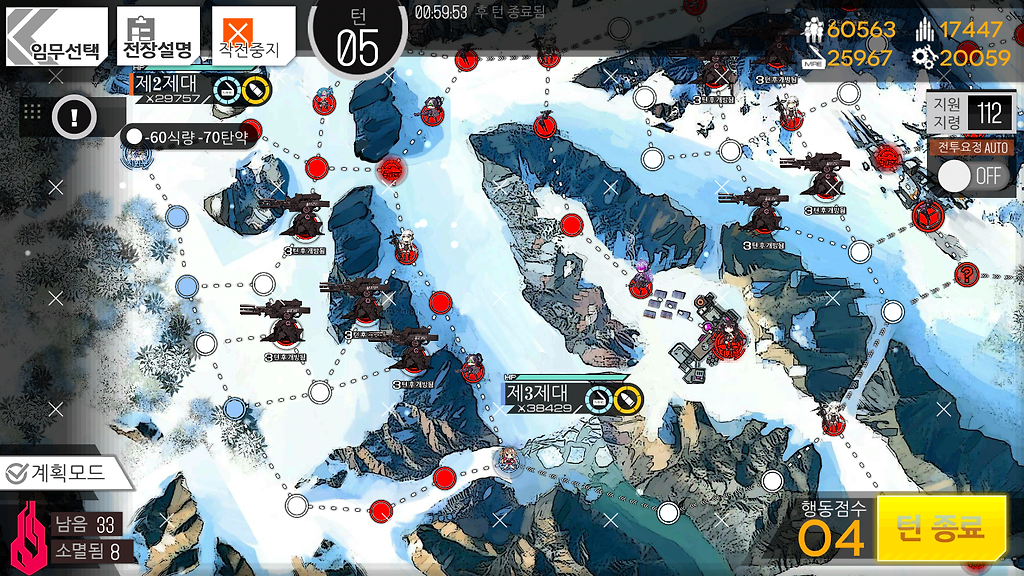Open the support command (지원 지령) counter
This screenshot has height=576, width=1024.
coord(969,112)
